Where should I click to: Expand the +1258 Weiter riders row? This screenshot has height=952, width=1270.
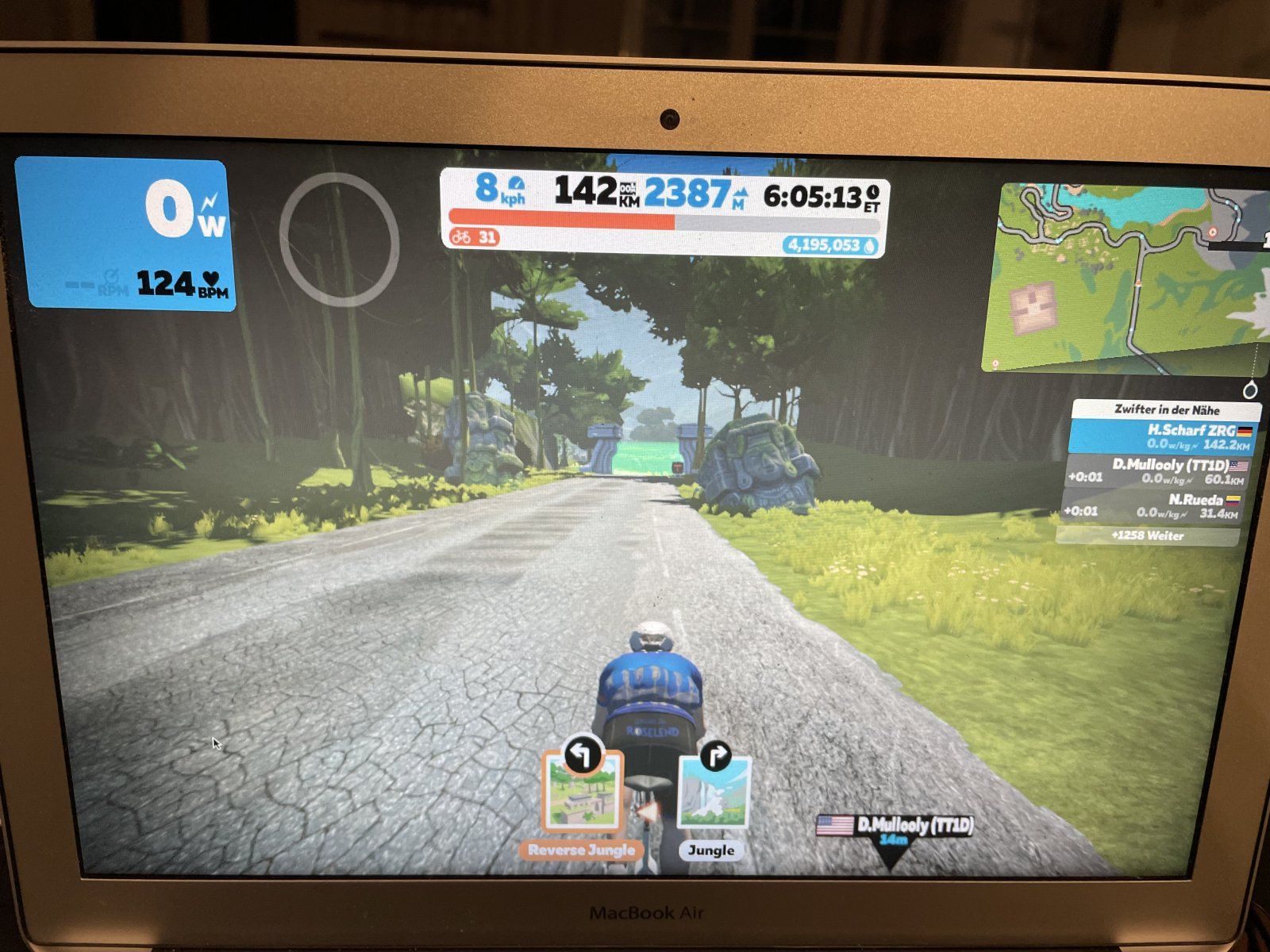point(1148,536)
